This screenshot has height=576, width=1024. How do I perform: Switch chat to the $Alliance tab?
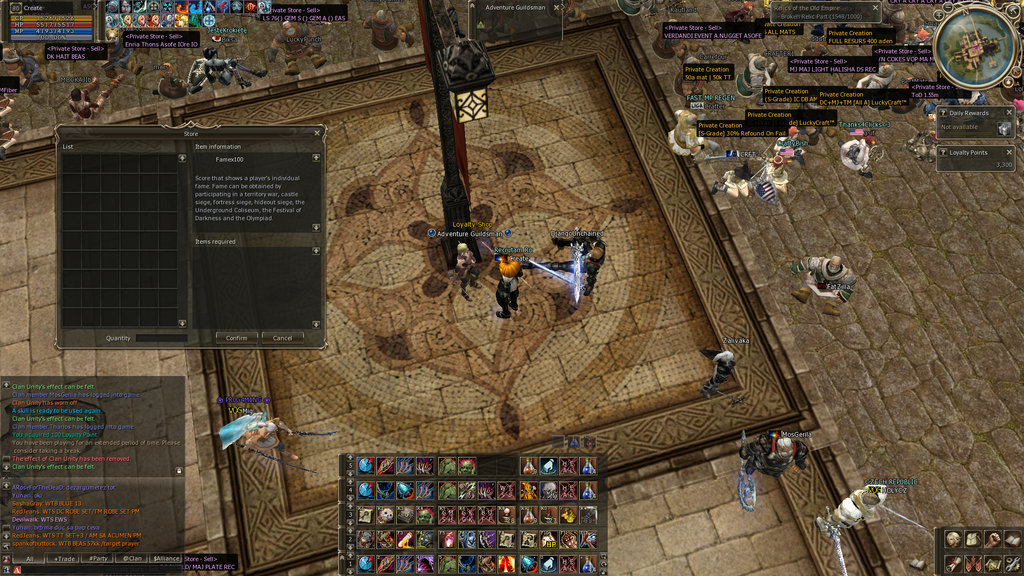pos(167,559)
